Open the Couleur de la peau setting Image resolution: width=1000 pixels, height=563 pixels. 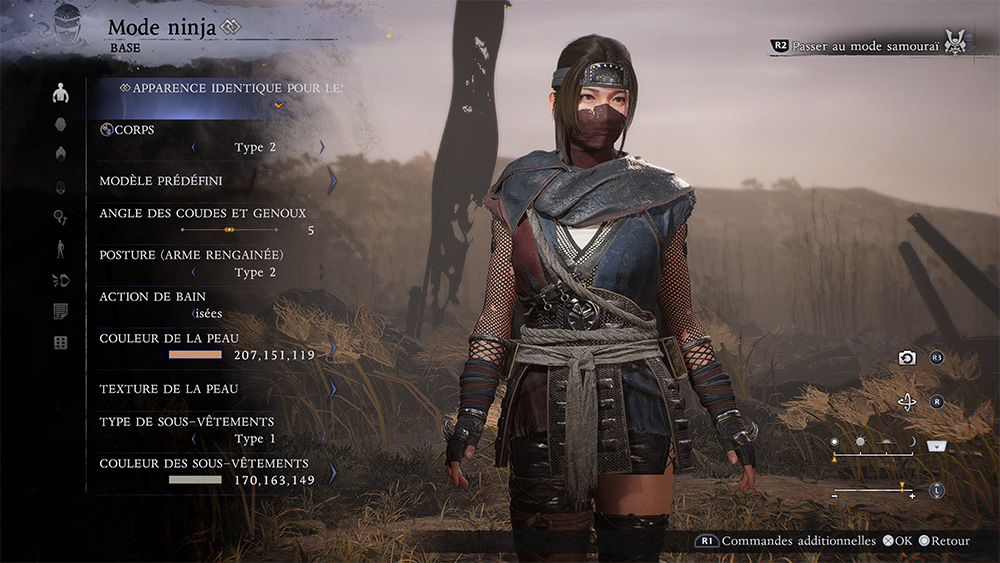pos(210,346)
